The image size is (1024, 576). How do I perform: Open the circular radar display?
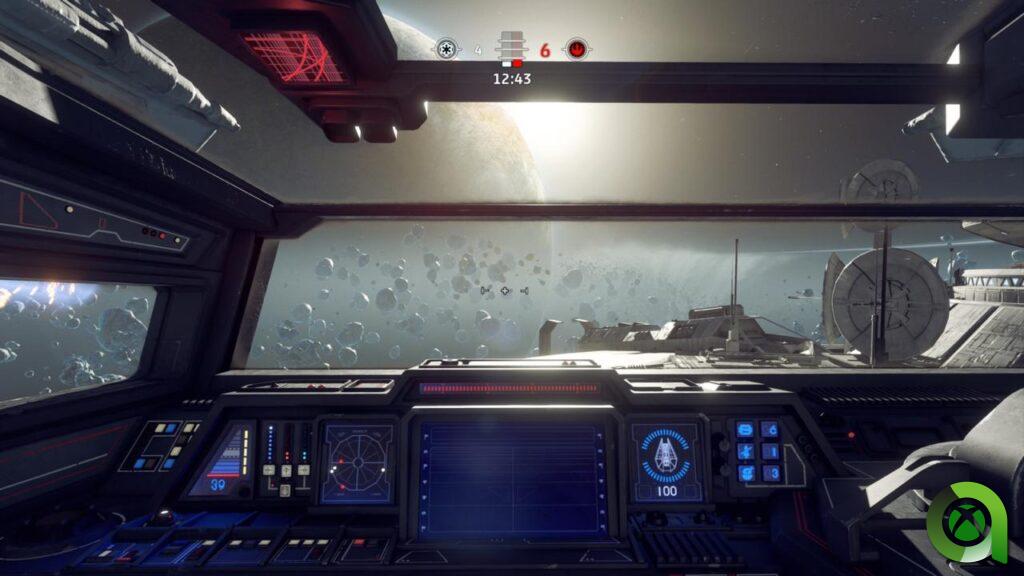(357, 461)
